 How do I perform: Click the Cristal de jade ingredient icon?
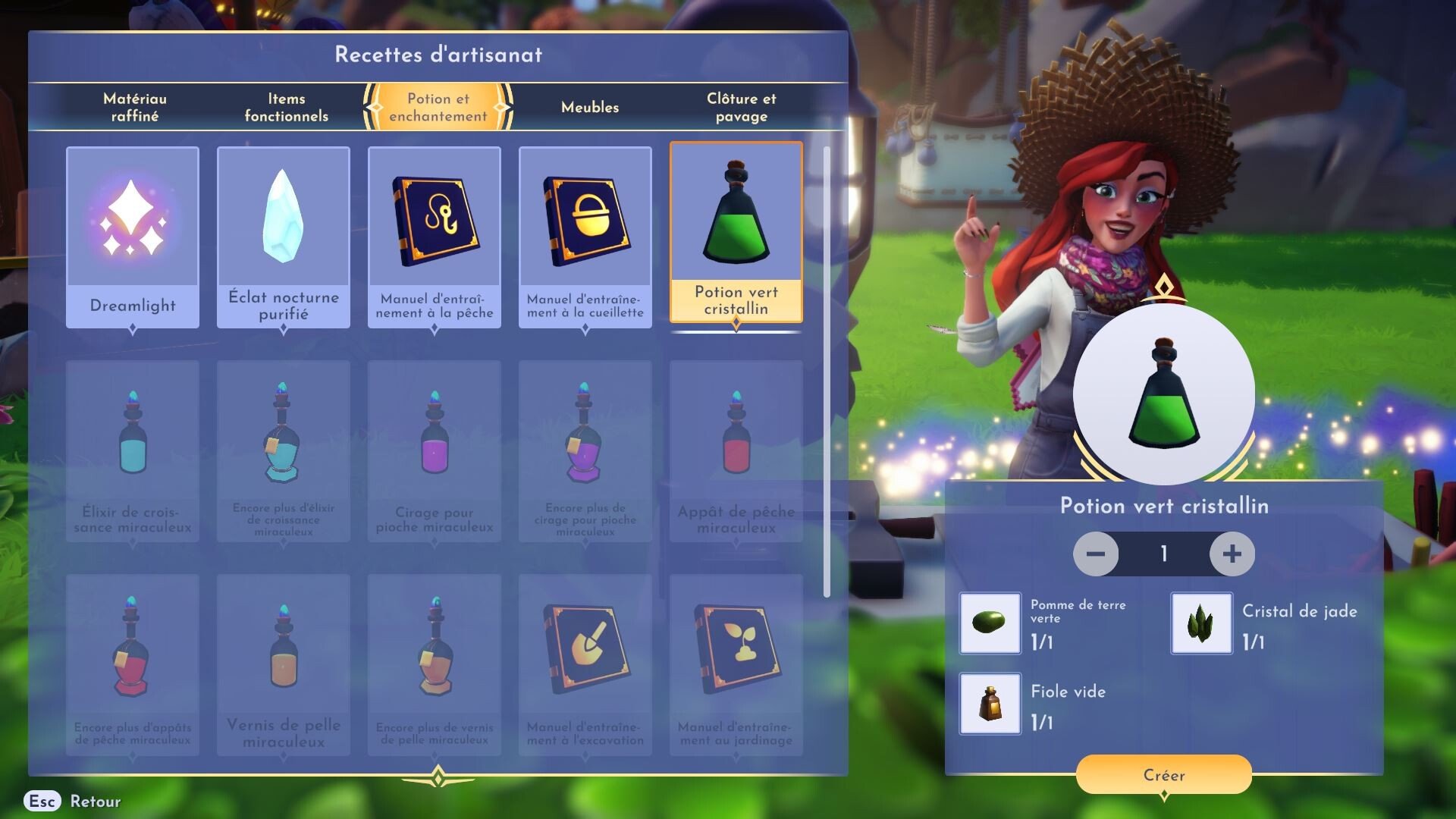1201,623
